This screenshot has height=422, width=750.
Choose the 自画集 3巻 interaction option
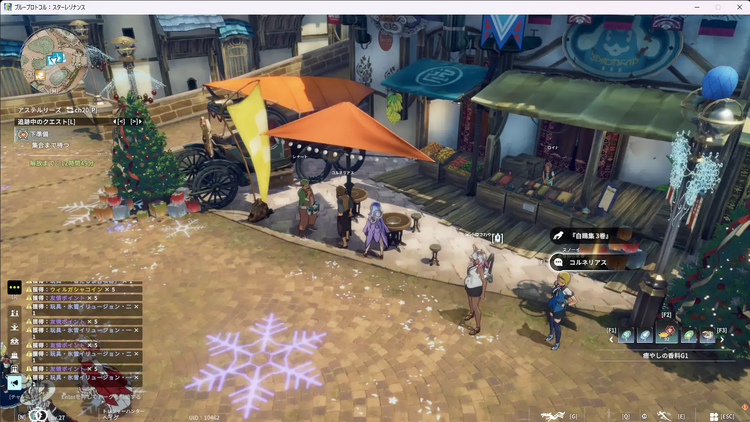596,236
